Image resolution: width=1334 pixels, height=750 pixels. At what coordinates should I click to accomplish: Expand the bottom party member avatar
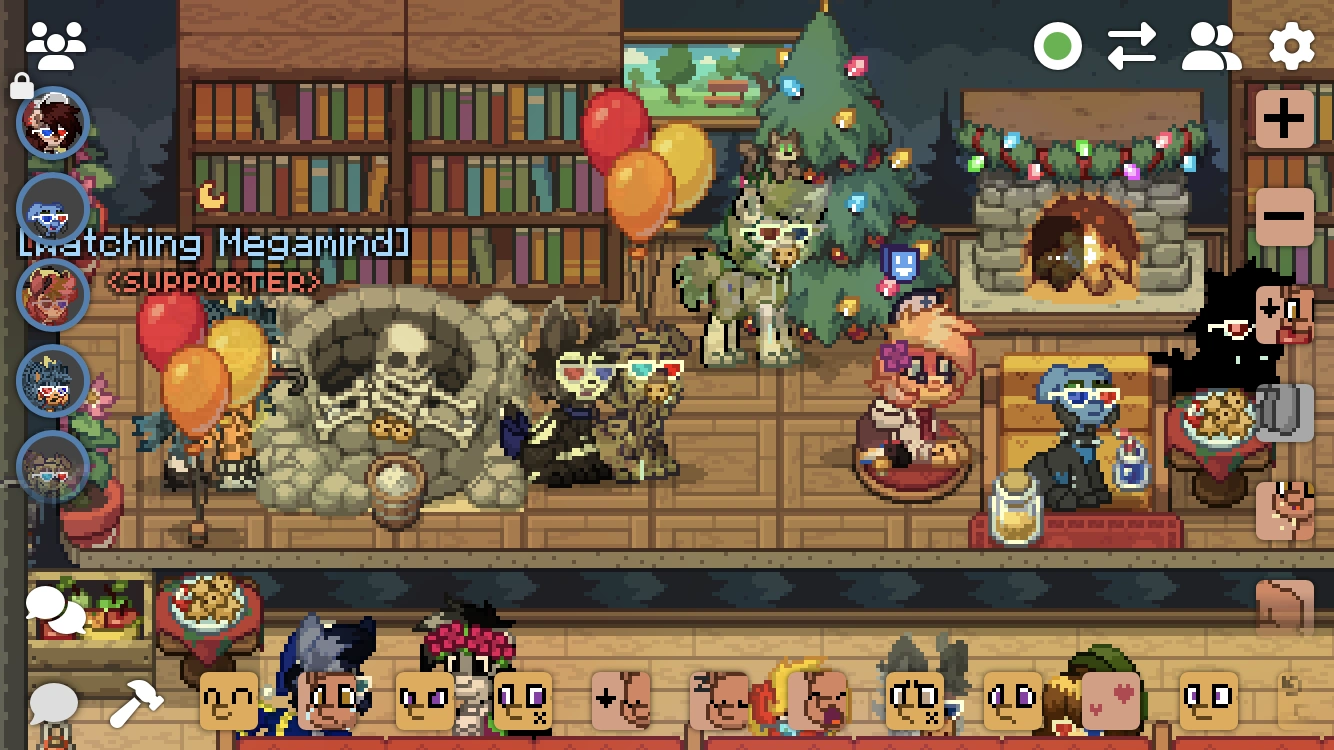point(52,465)
